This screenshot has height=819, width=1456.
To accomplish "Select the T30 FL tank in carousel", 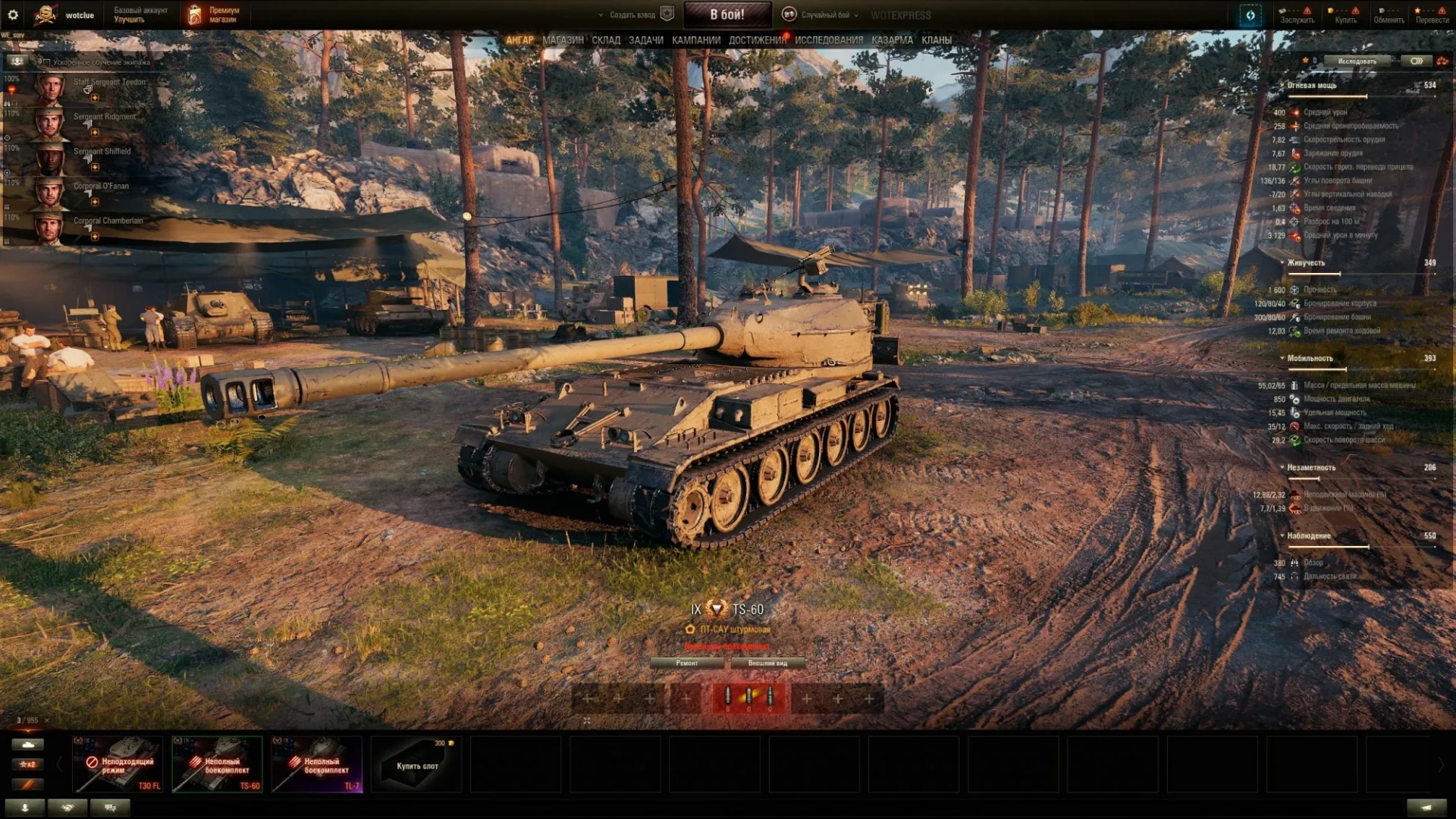I will click(x=118, y=764).
